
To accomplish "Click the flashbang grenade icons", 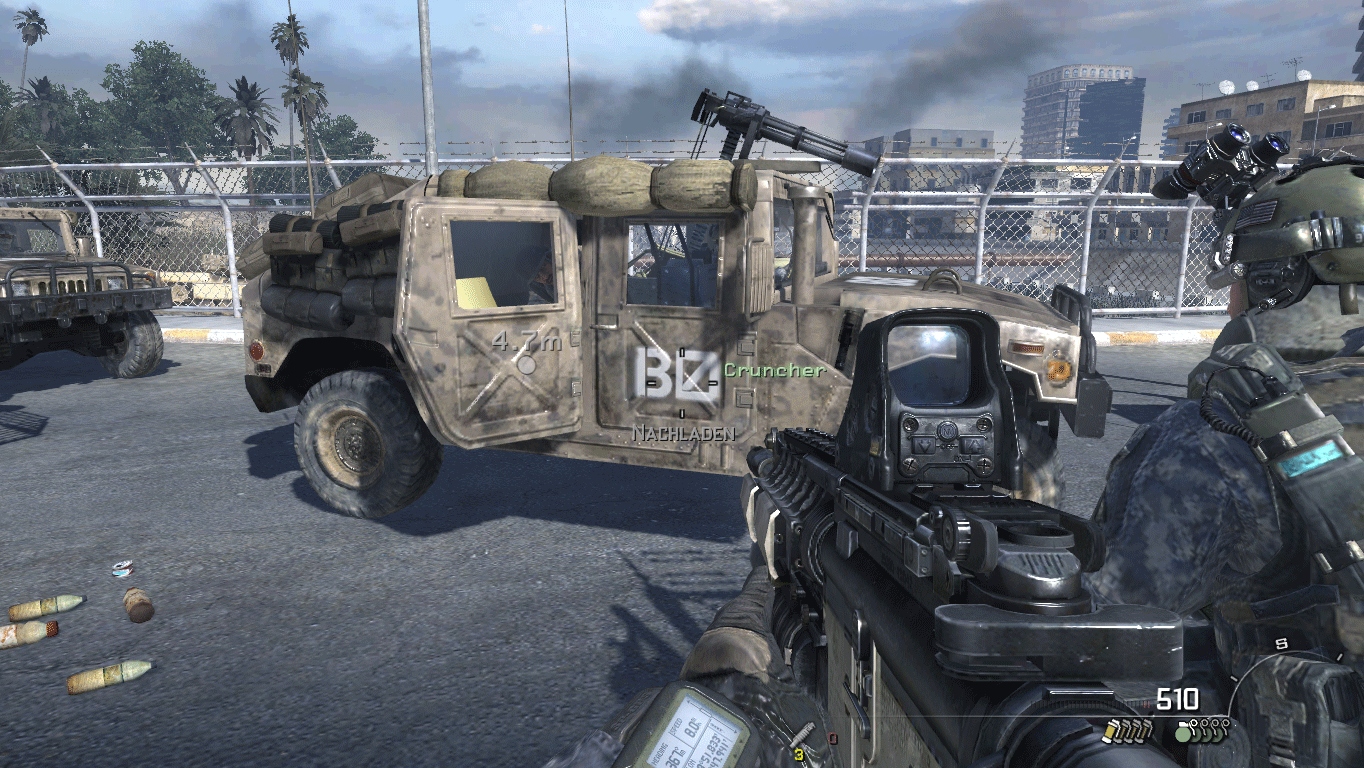I will 1126,732.
